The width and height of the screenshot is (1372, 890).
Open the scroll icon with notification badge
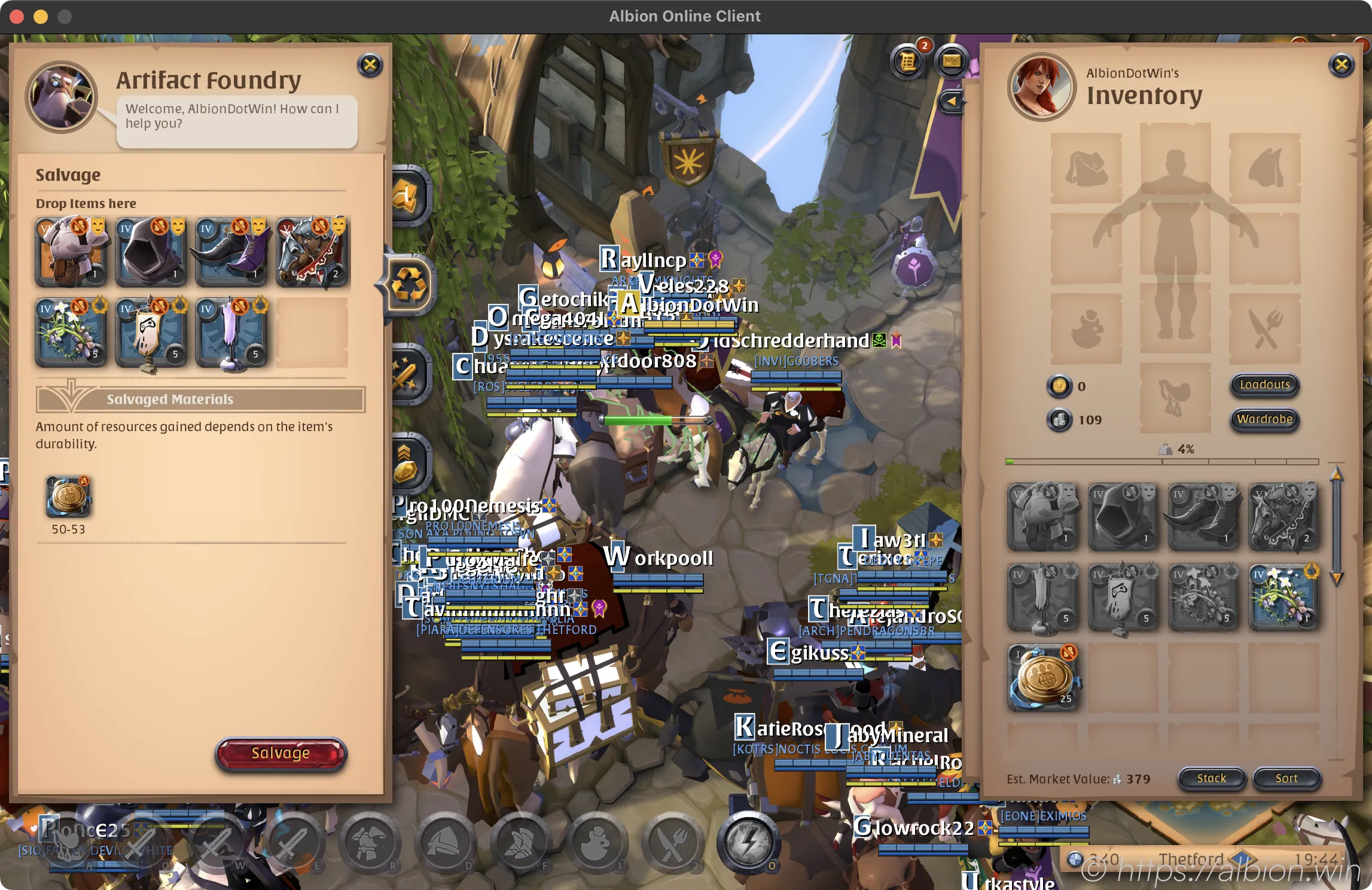[908, 61]
